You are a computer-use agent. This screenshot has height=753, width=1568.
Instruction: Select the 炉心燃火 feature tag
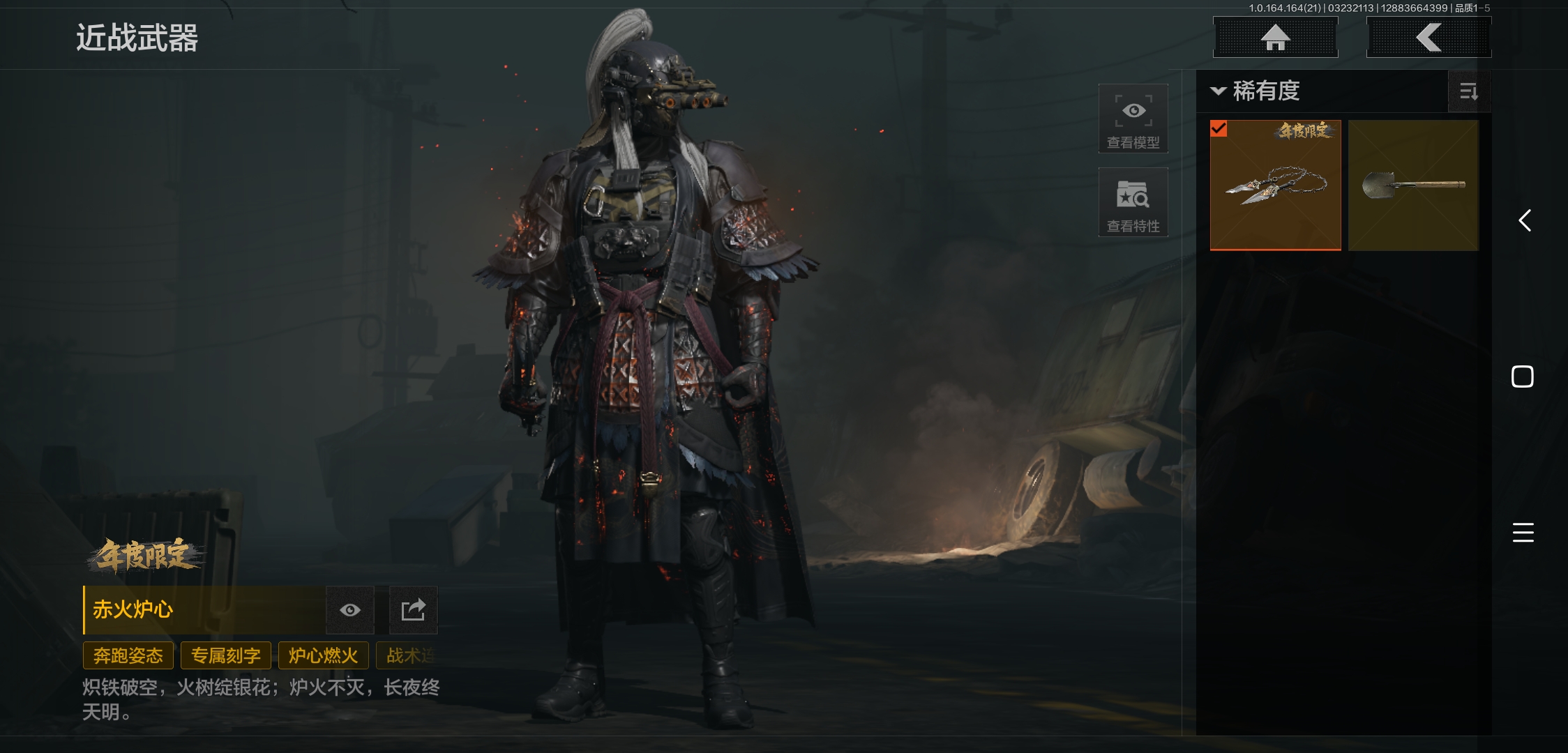click(323, 655)
